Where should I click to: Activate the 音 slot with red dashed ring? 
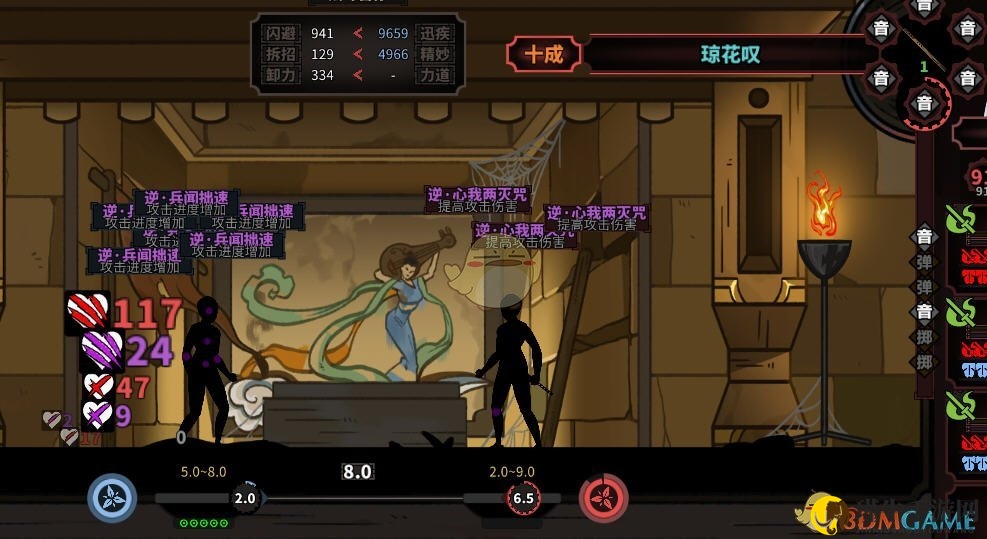[x=924, y=103]
